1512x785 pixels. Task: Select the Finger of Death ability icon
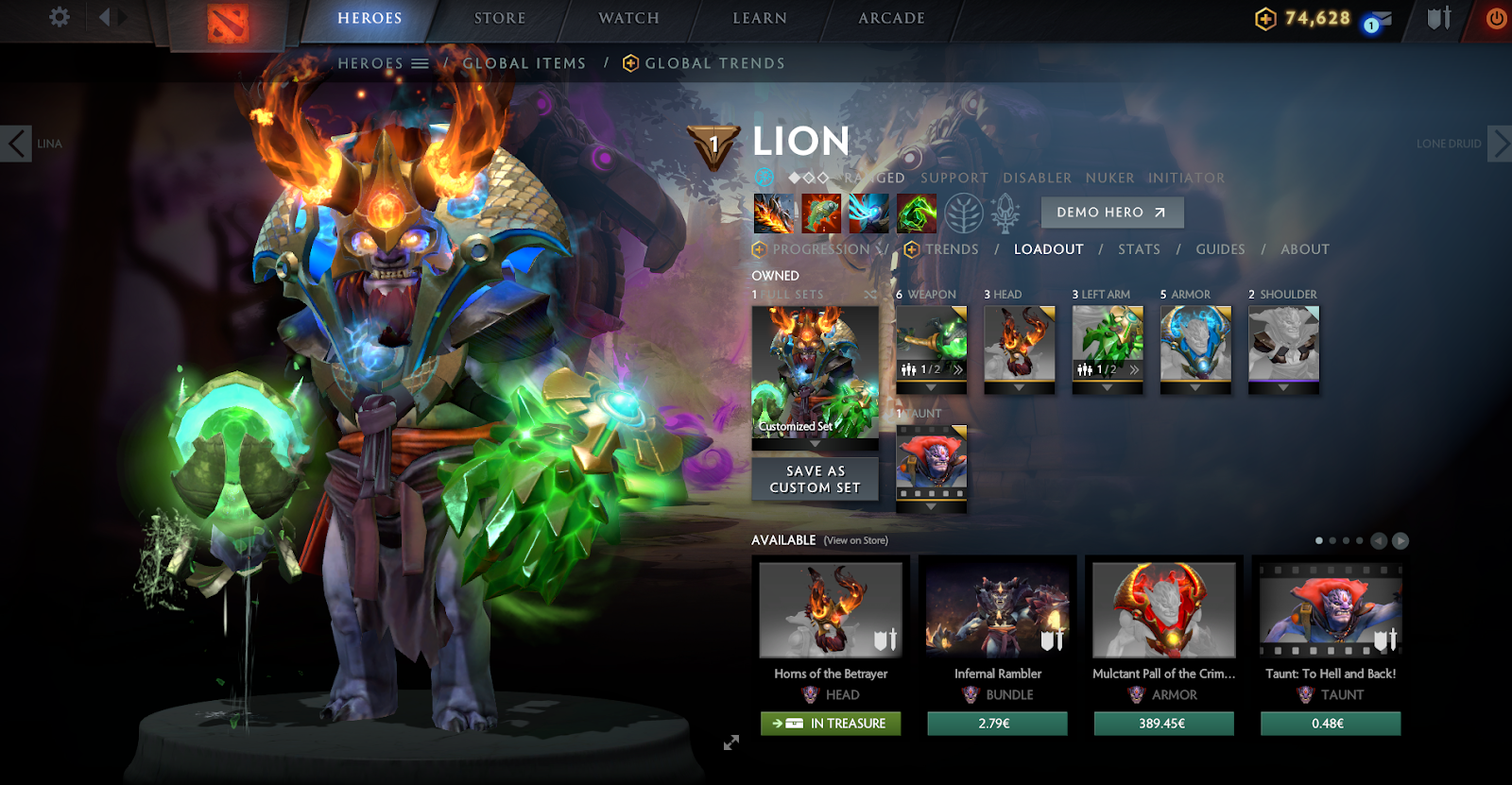click(x=916, y=212)
